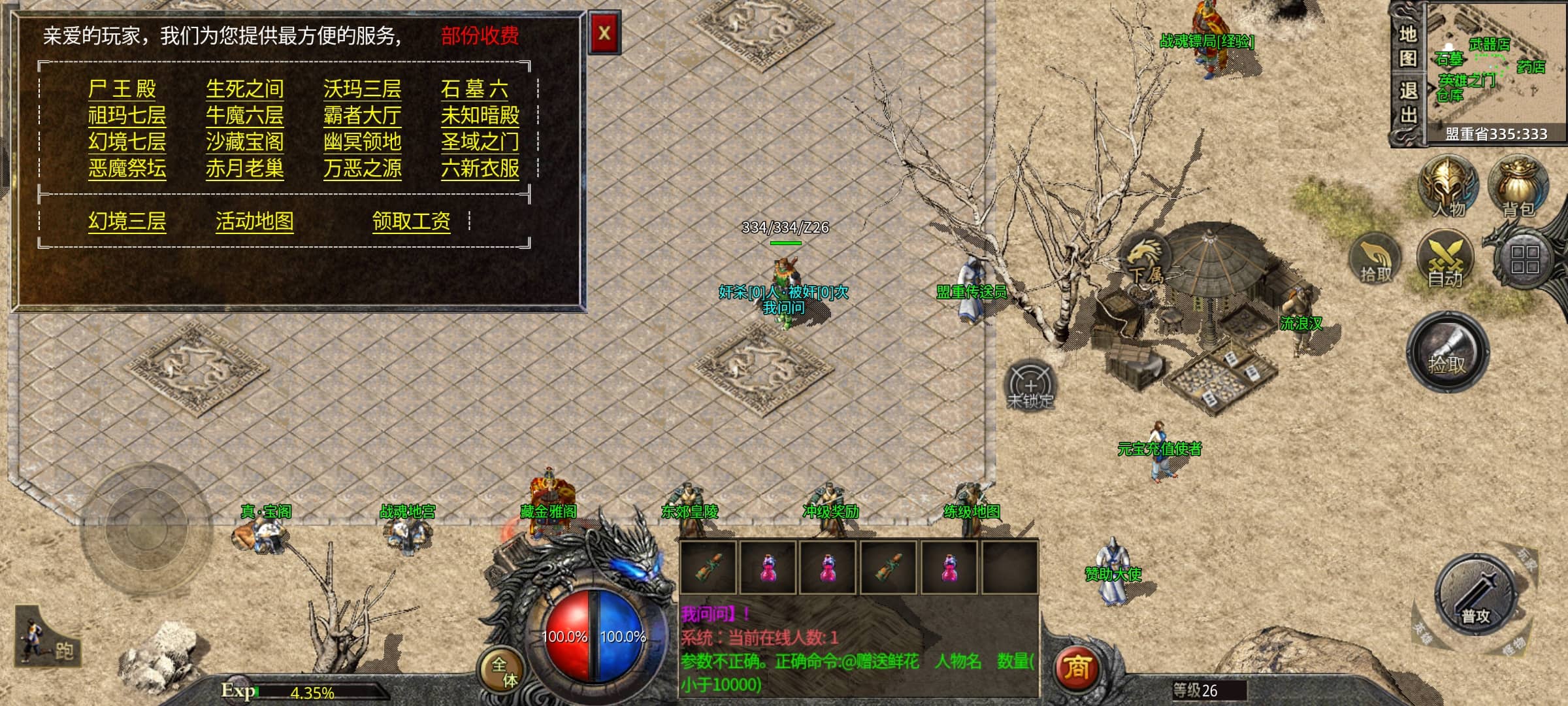Travel to 赤月老巢
The image size is (1568, 706).
(244, 169)
